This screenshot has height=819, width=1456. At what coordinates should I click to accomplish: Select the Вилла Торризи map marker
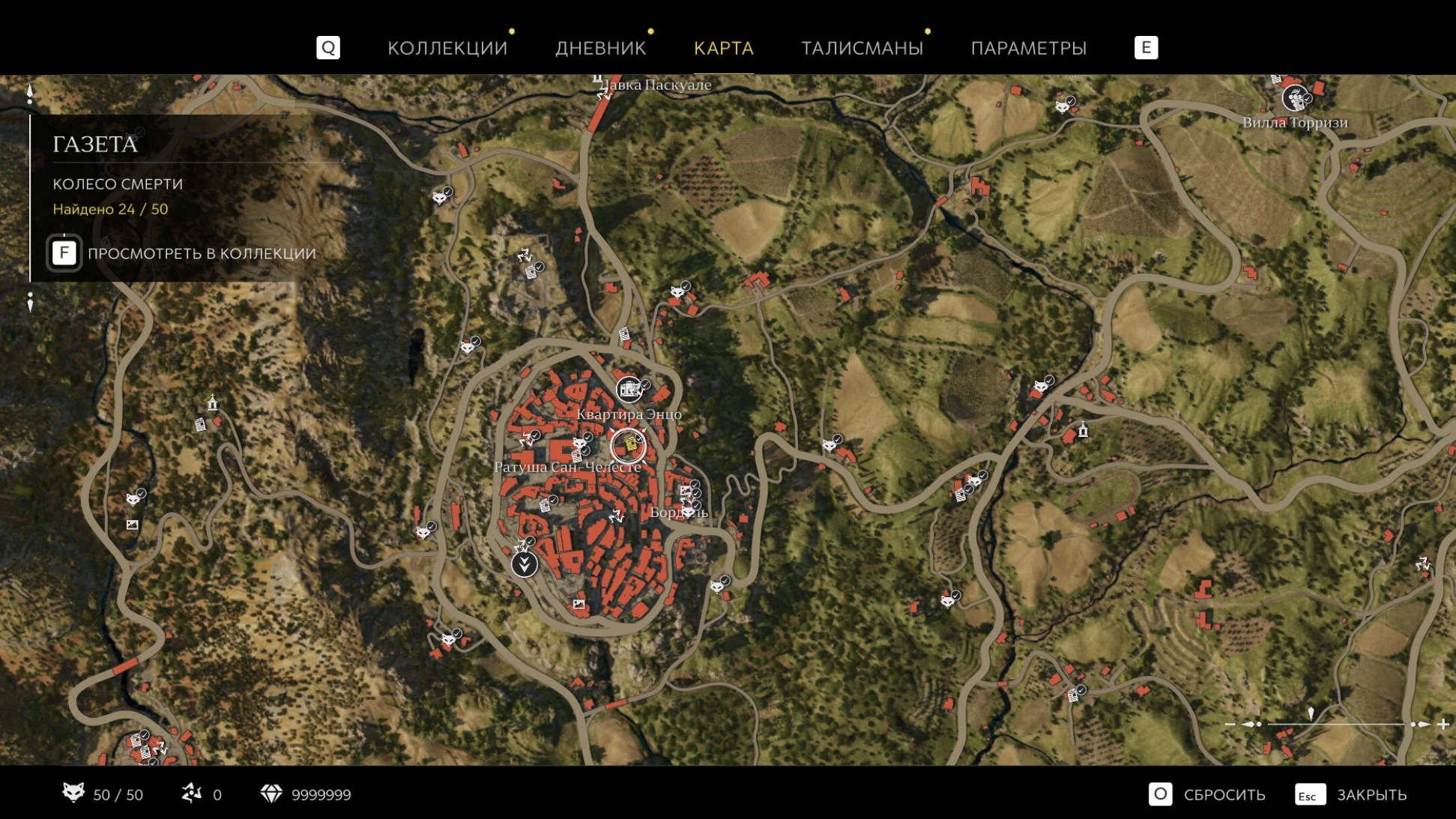1294,98
